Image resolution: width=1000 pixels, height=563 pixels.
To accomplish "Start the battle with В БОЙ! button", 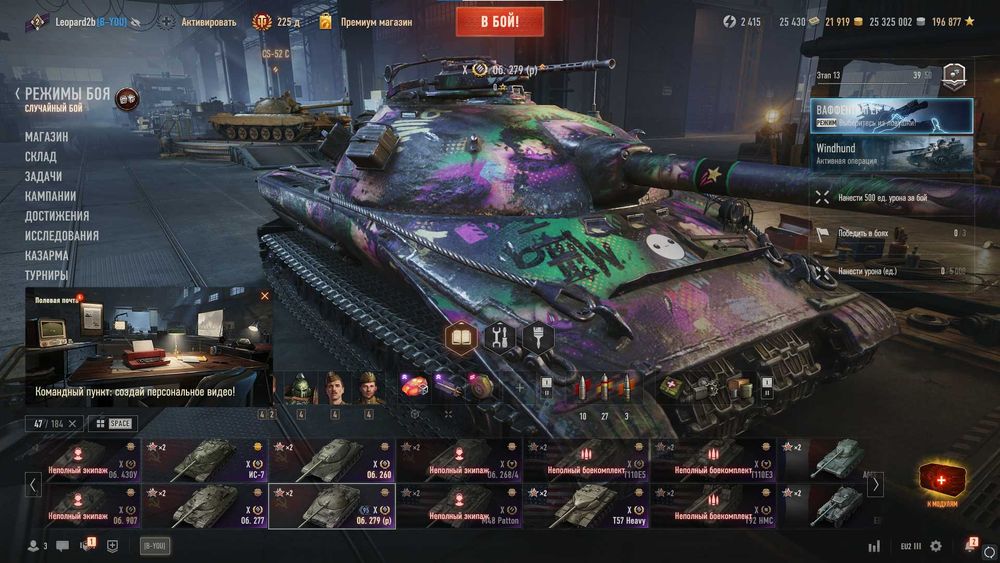I will point(499,21).
